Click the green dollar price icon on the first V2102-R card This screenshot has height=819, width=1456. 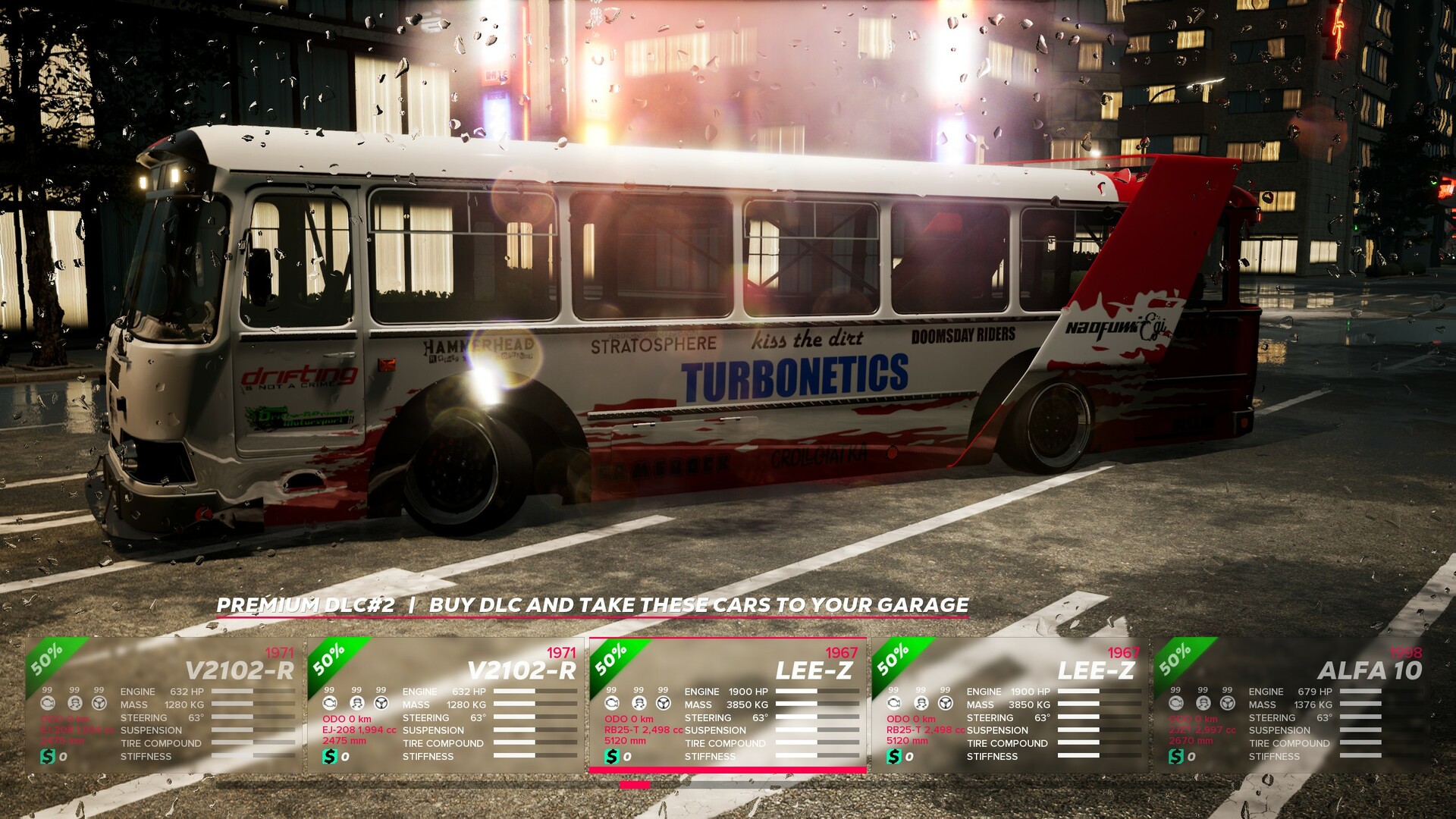(x=46, y=757)
